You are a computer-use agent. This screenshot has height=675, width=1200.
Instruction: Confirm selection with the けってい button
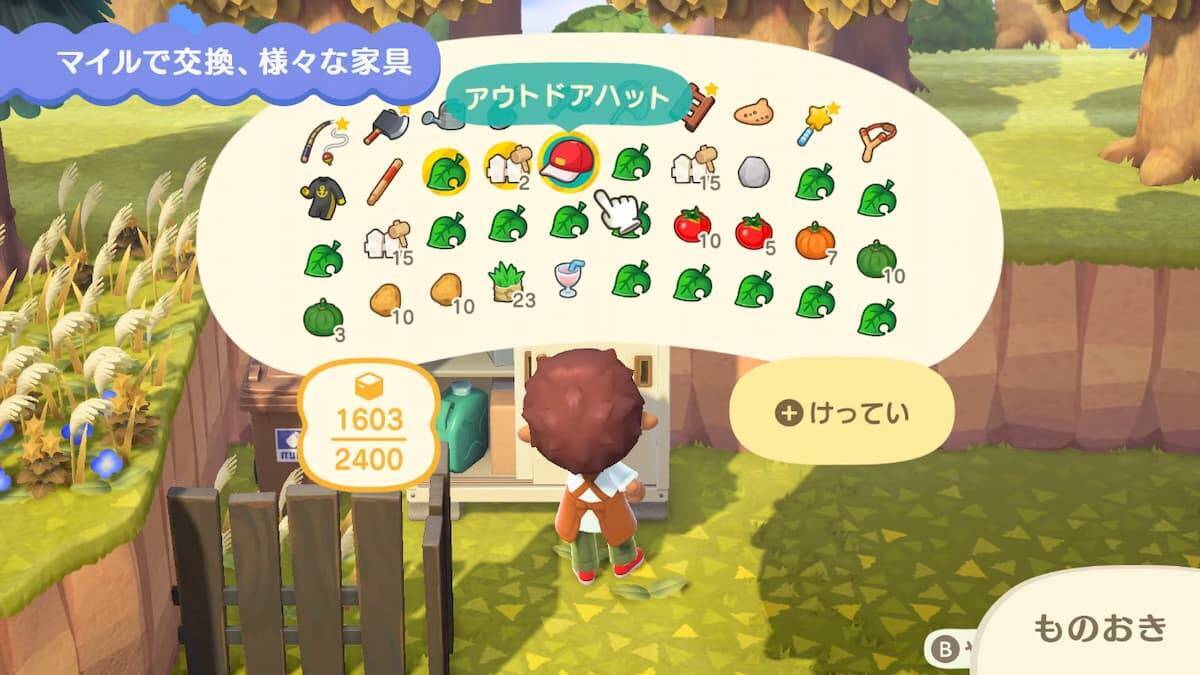[x=839, y=413]
